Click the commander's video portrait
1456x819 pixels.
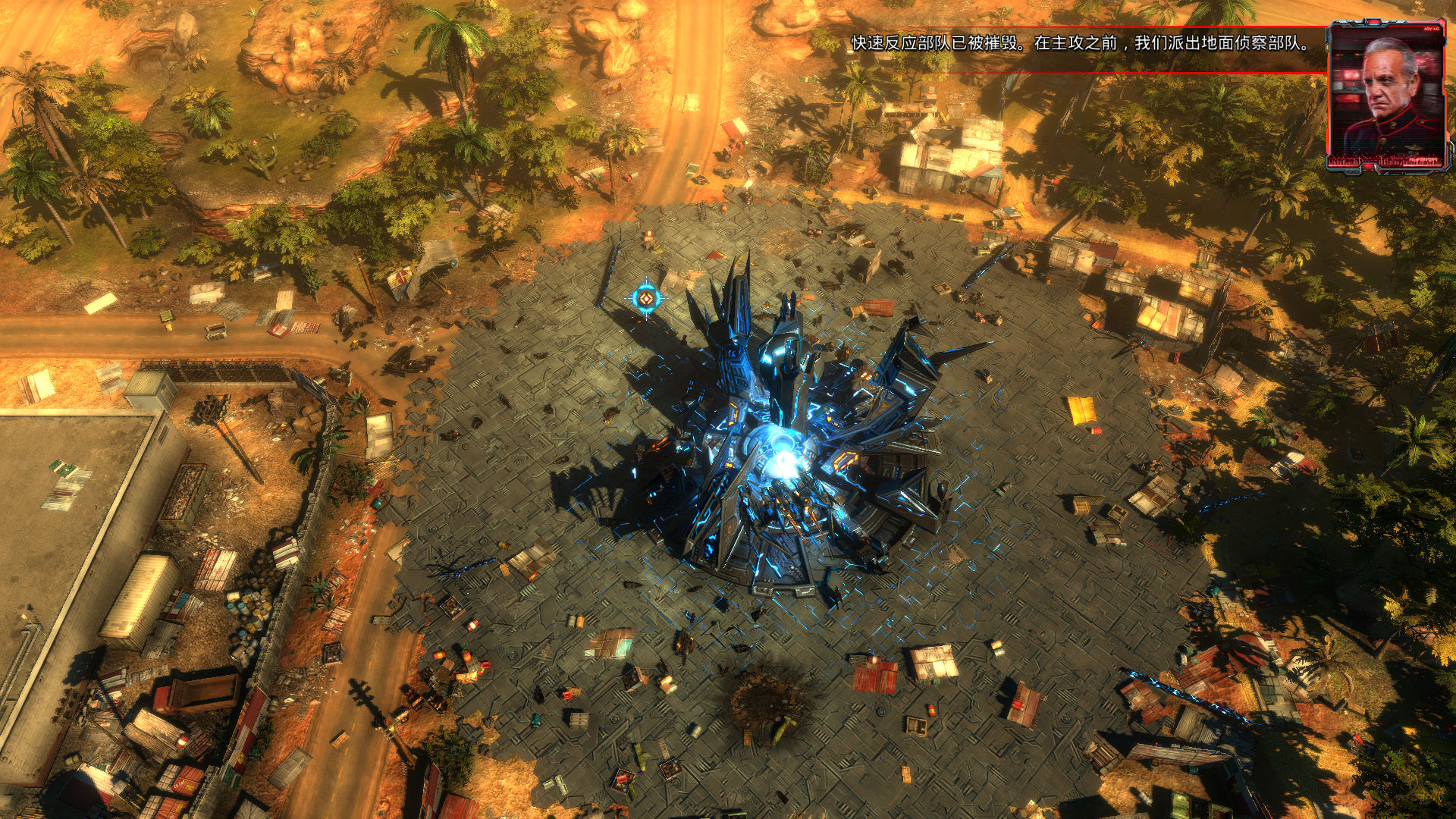click(x=1386, y=95)
